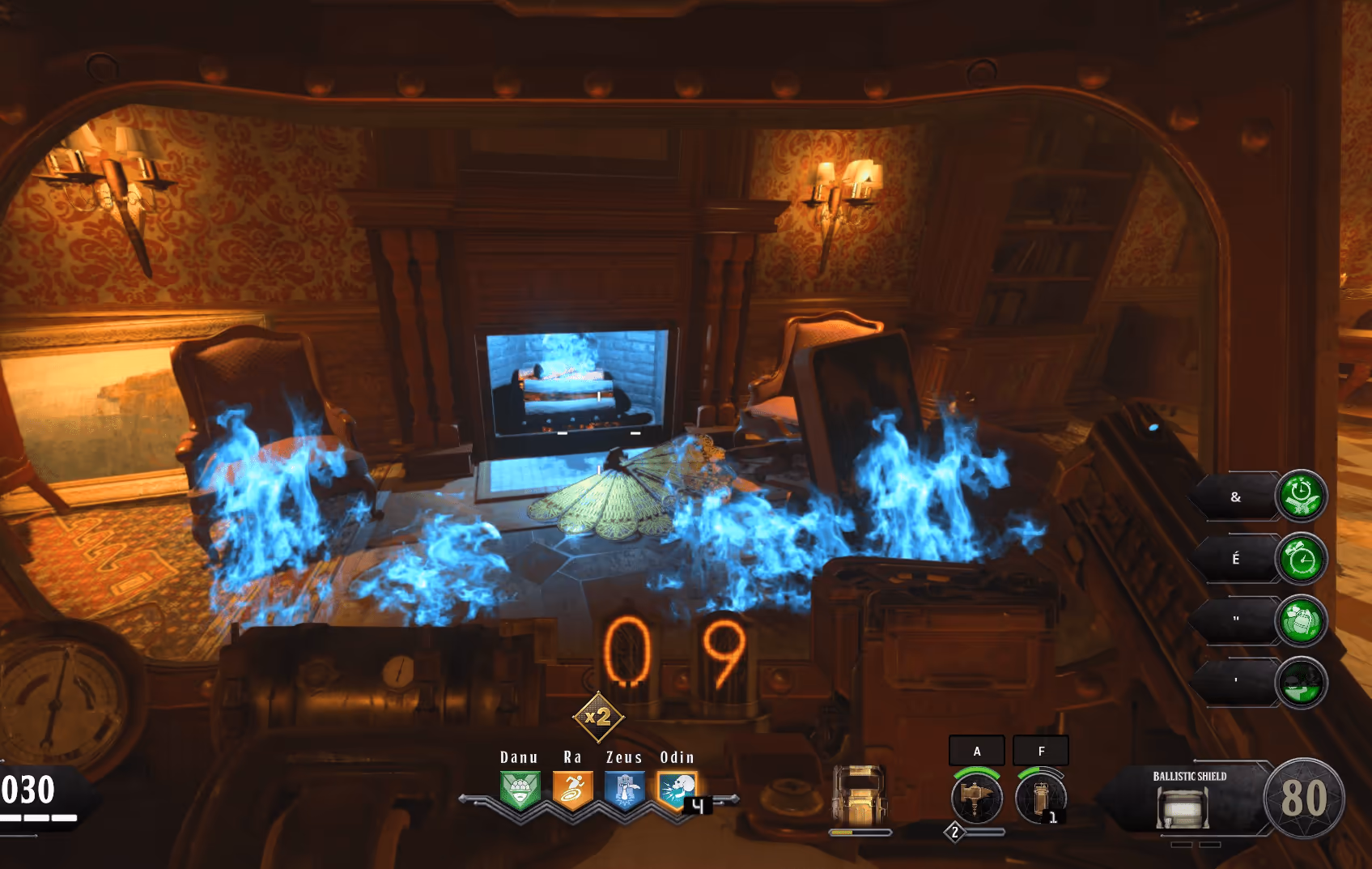Select the green Danu perk icon

[519, 790]
